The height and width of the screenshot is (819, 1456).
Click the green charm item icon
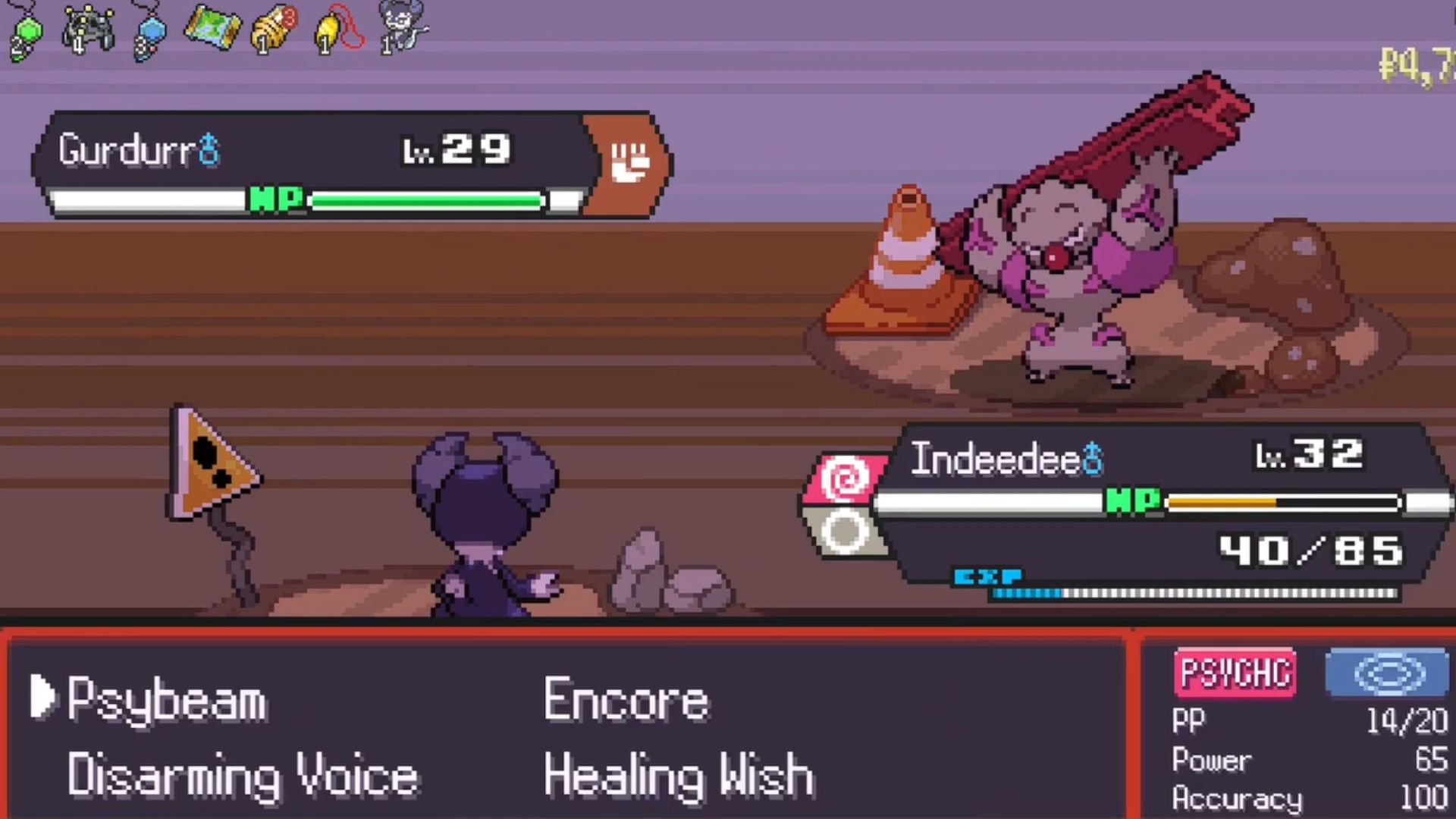coord(27,32)
